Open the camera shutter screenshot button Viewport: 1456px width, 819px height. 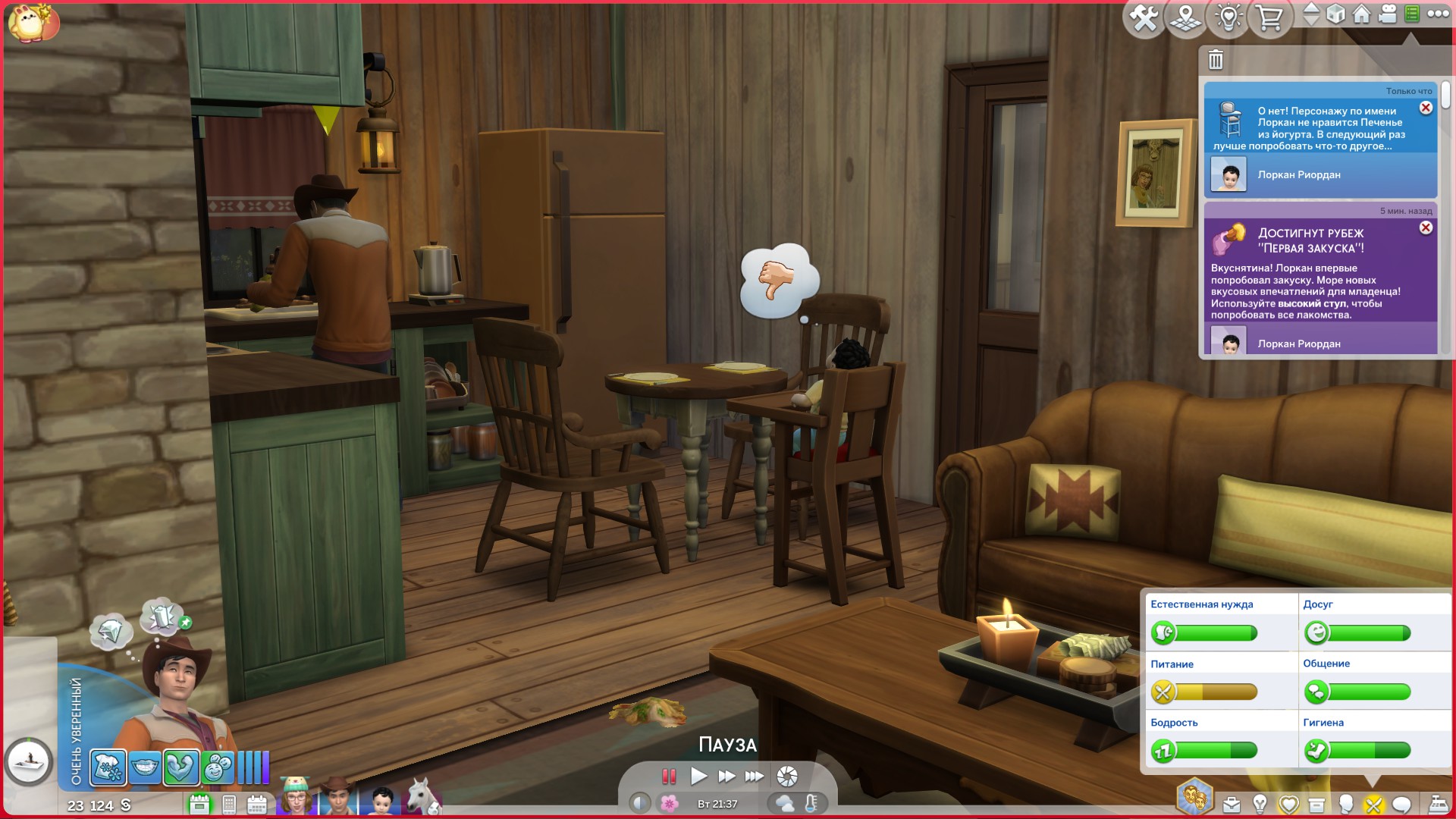pyautogui.click(x=787, y=776)
